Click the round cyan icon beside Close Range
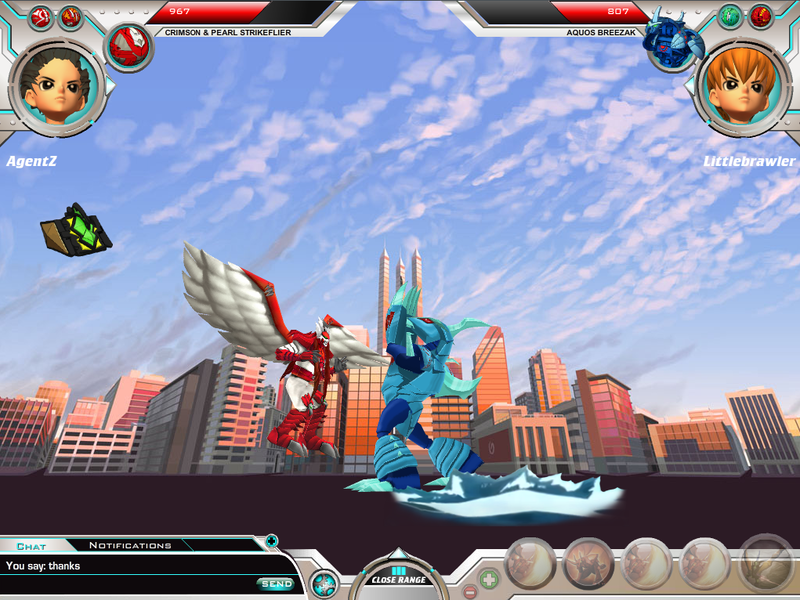This screenshot has height=600, width=800. [x=323, y=583]
